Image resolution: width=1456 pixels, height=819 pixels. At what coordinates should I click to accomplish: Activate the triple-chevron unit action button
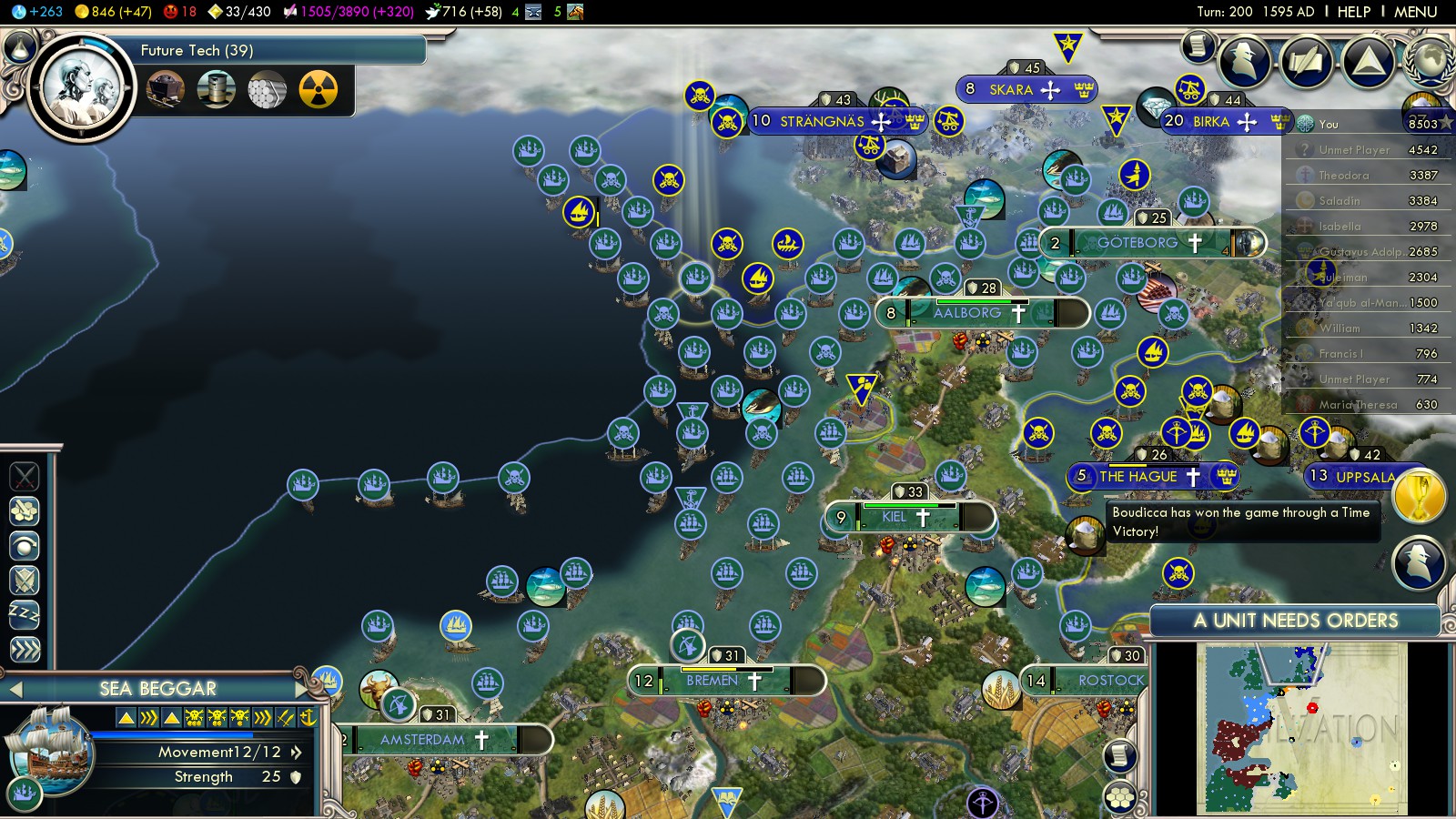click(x=25, y=649)
